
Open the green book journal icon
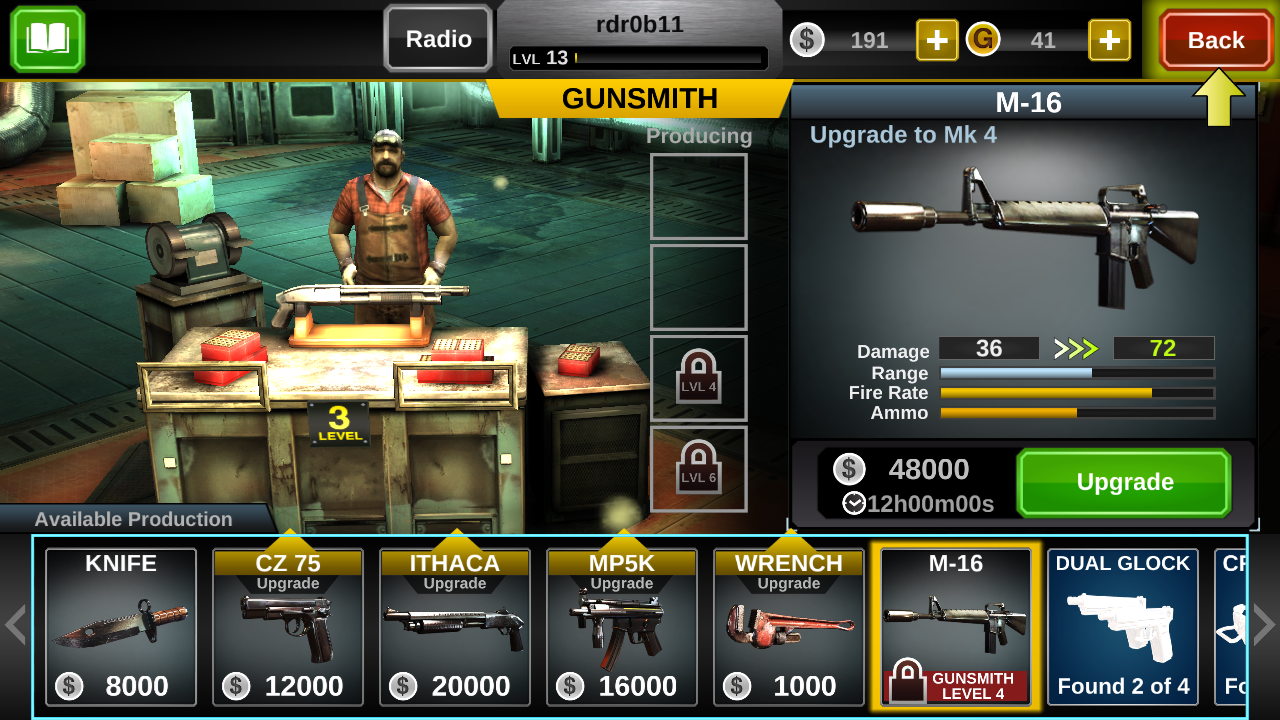(x=47, y=40)
